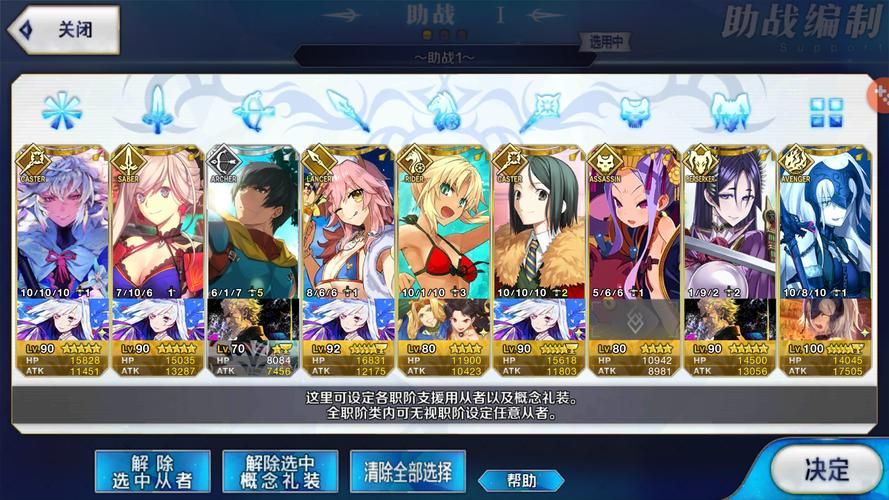Click the Archer bow class icon

click(x=253, y=110)
